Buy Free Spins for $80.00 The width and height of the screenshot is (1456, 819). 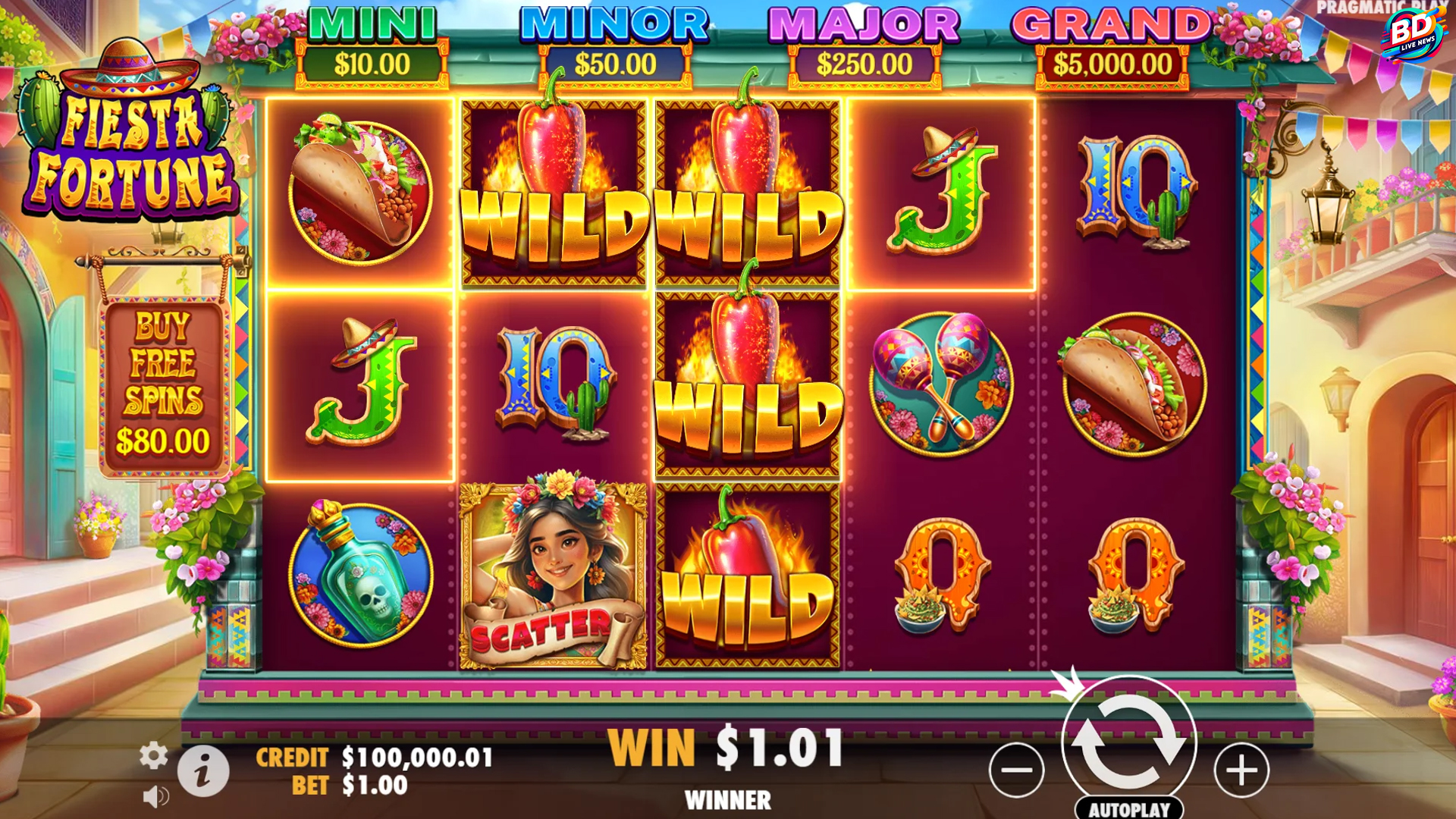click(x=163, y=387)
